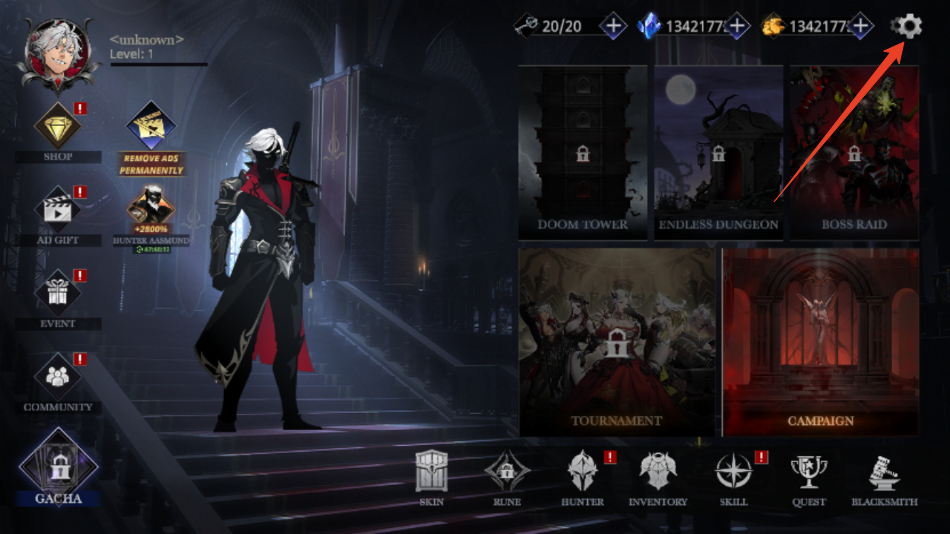Open the Skin menu

pyautogui.click(x=431, y=477)
